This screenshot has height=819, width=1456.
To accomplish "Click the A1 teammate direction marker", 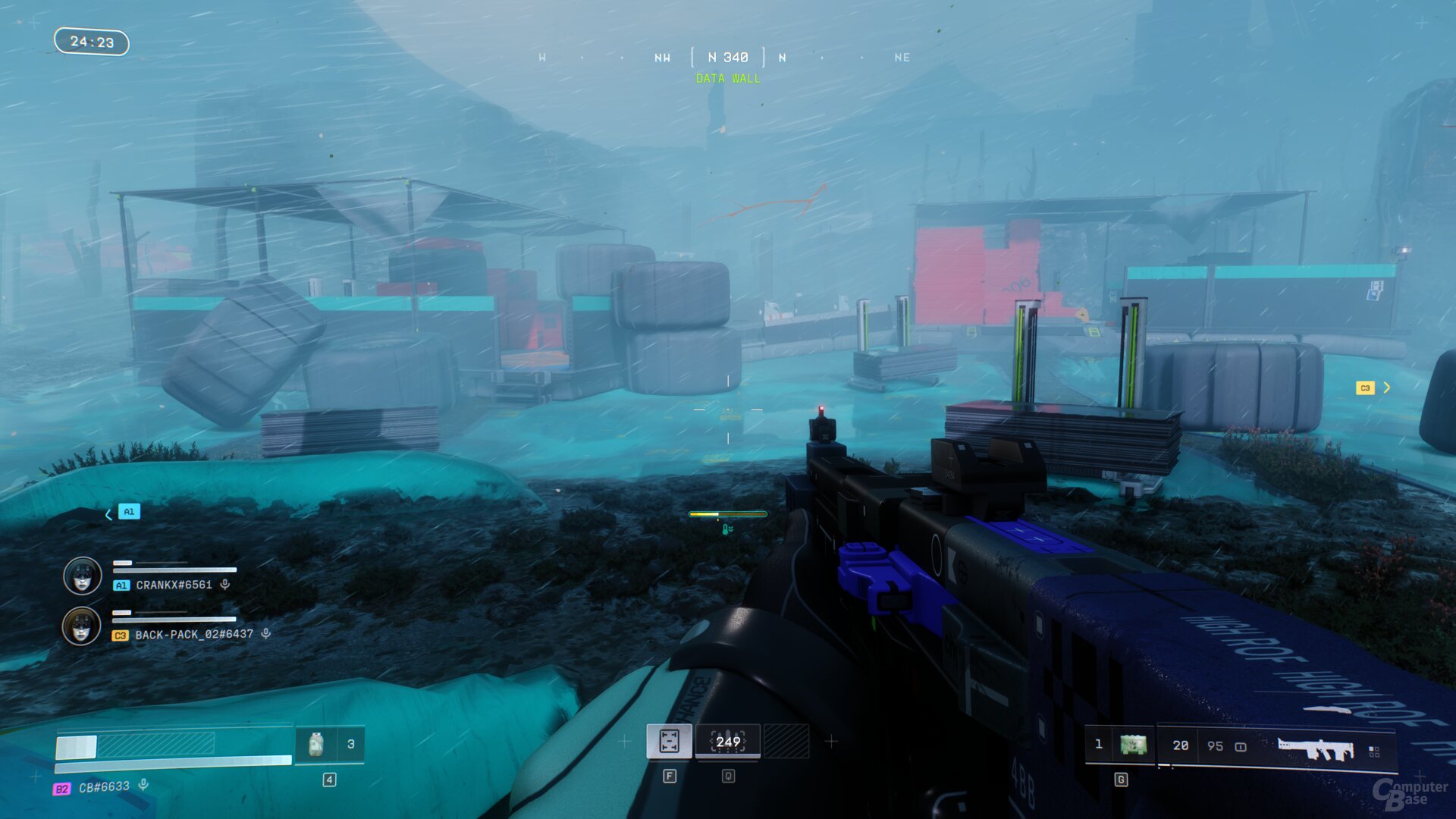I will [129, 512].
